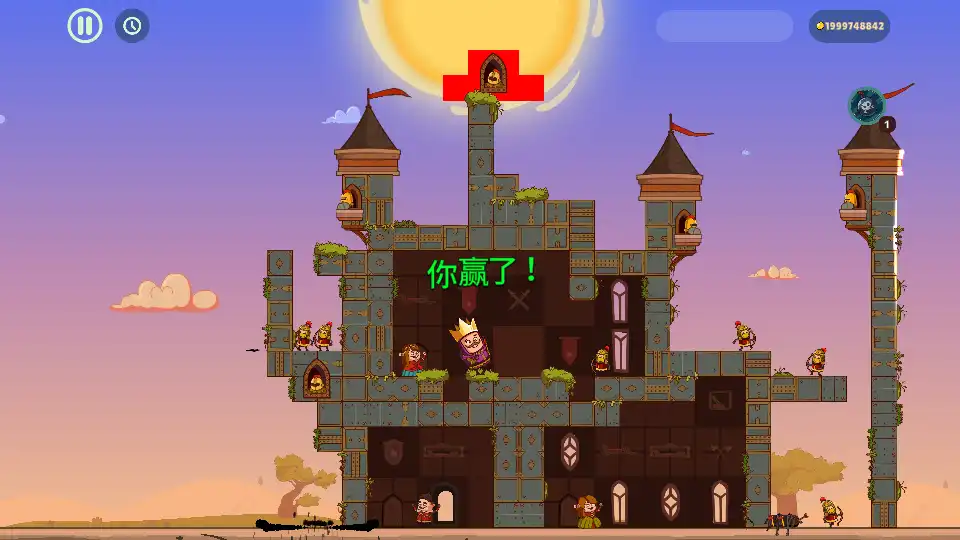Pause the game with the pause button
The height and width of the screenshot is (540, 960).
coord(85,25)
